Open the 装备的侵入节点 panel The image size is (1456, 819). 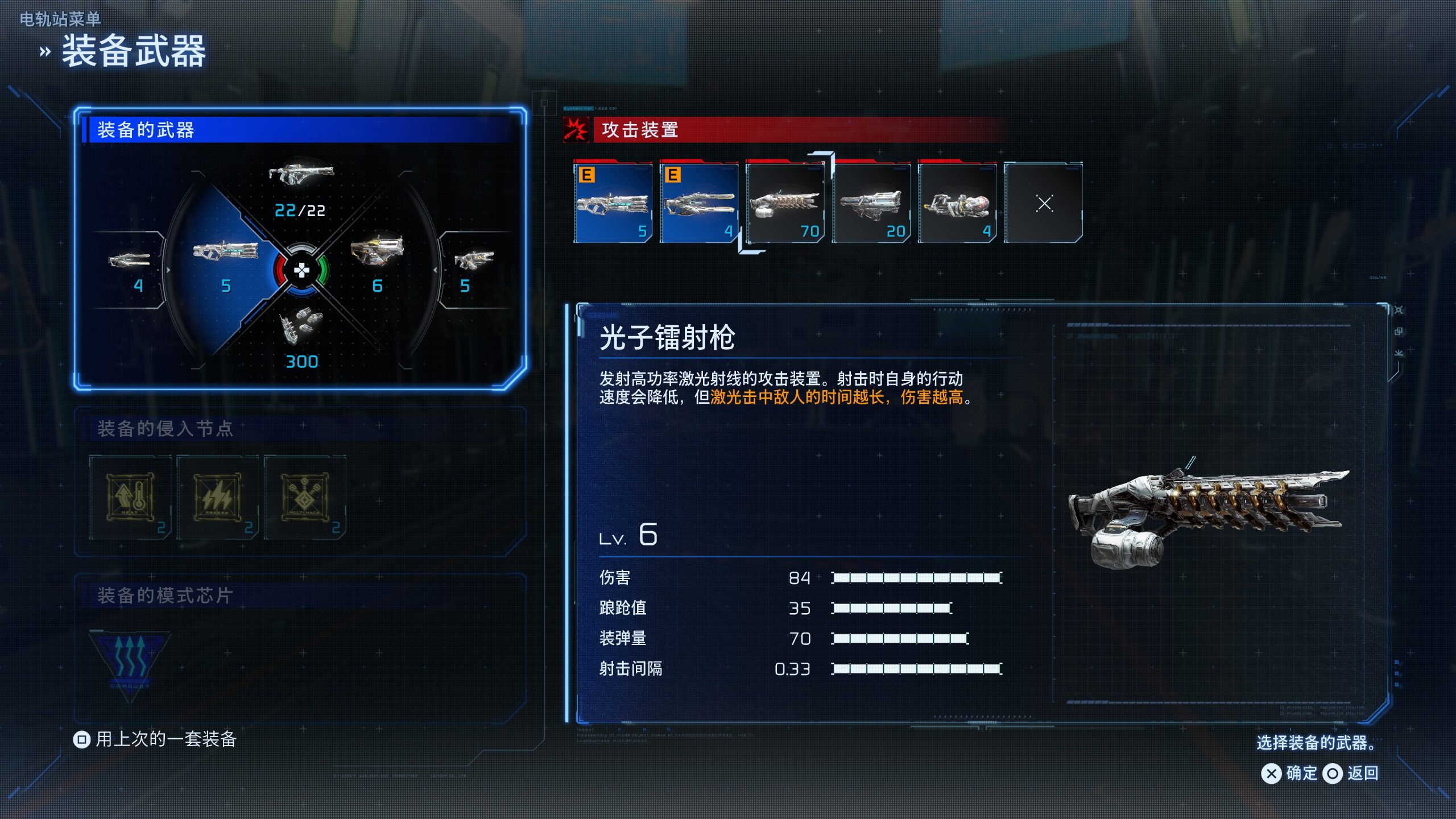click(165, 428)
